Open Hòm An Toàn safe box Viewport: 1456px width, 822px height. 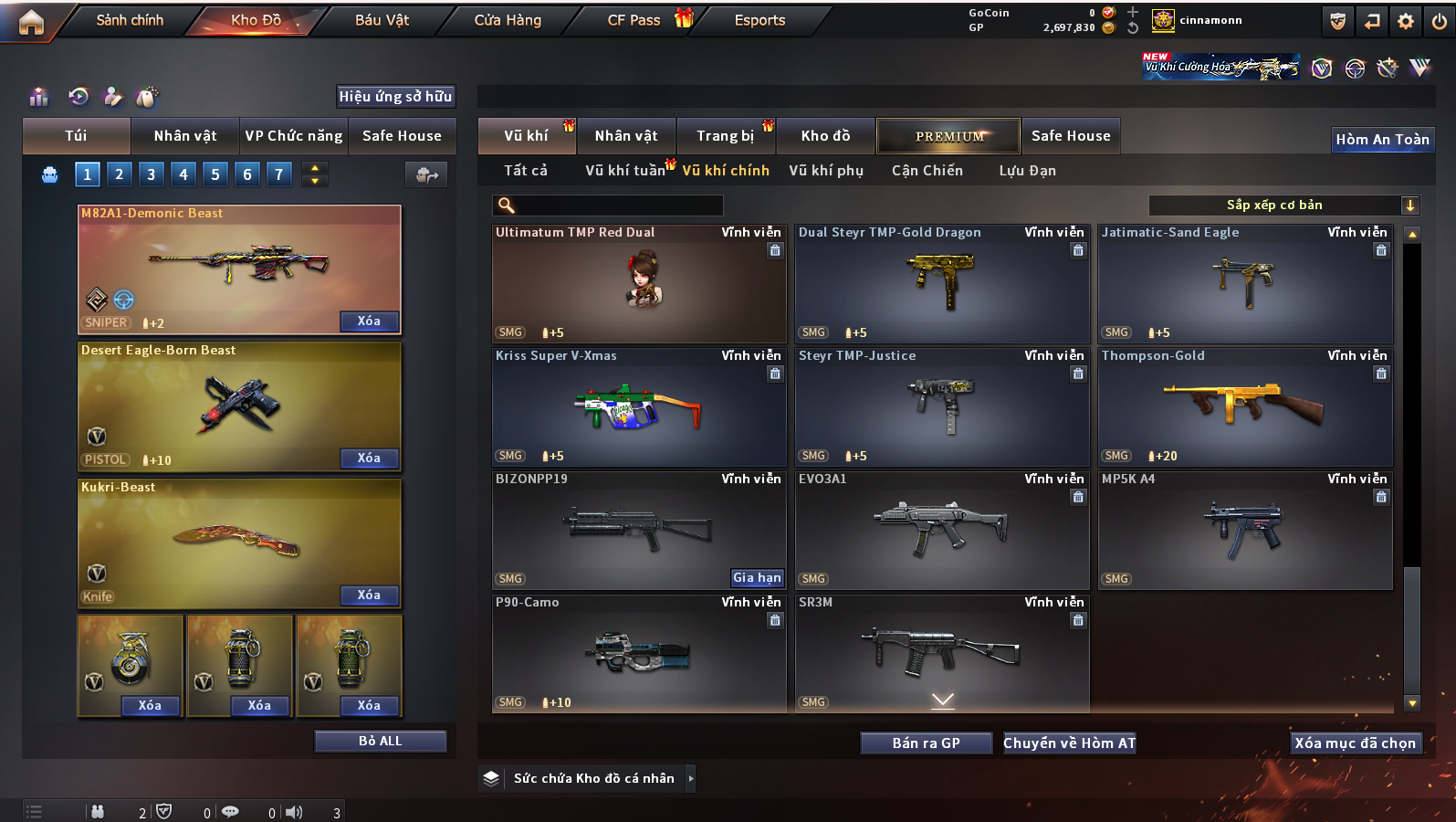tap(1382, 140)
